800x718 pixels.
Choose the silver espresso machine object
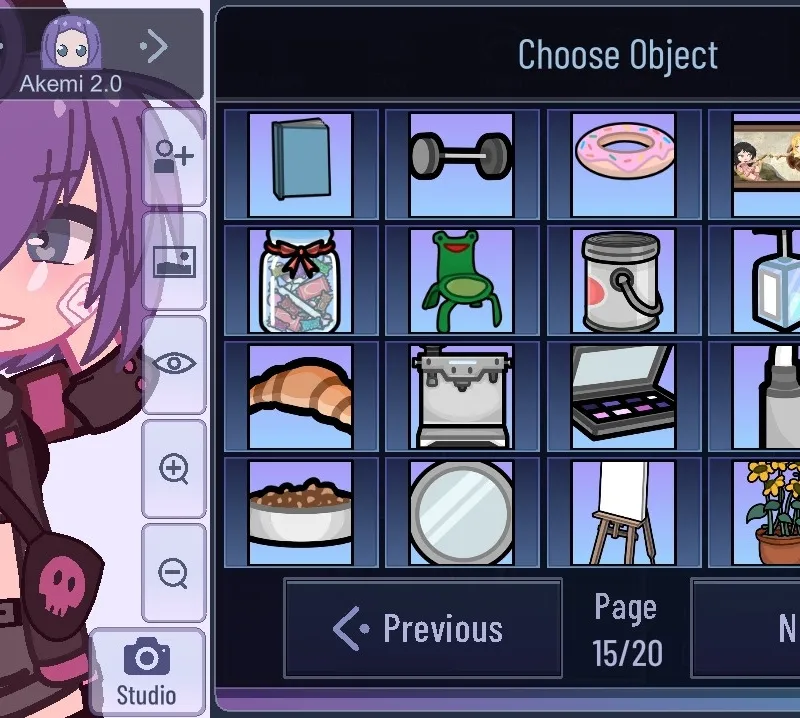461,396
